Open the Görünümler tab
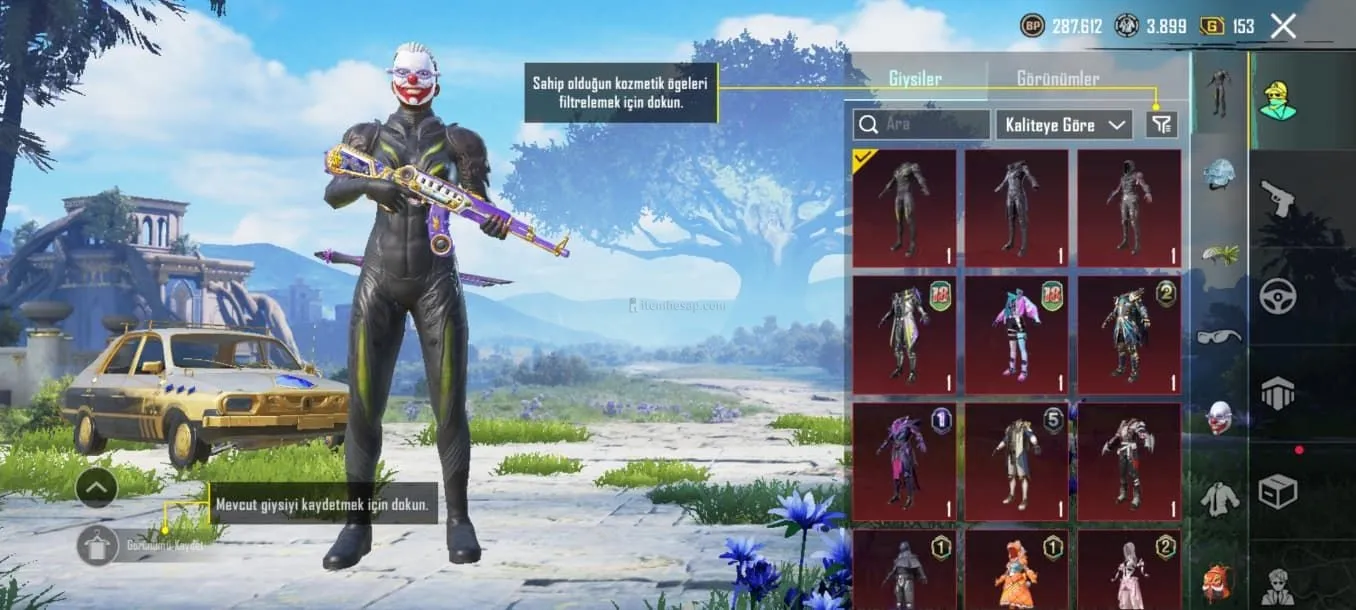The width and height of the screenshot is (1356, 610). [1057, 78]
